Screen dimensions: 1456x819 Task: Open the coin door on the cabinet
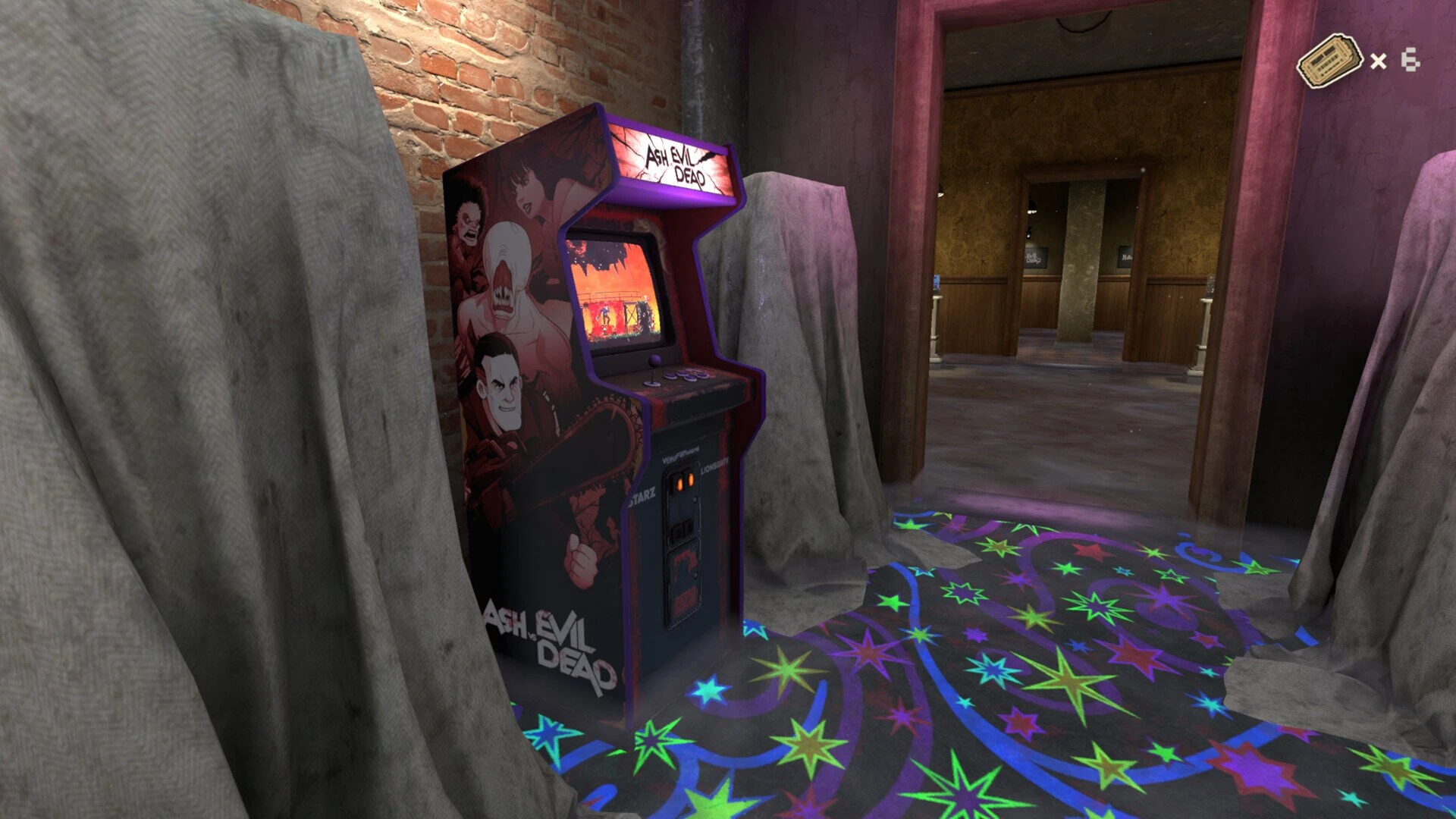(684, 579)
